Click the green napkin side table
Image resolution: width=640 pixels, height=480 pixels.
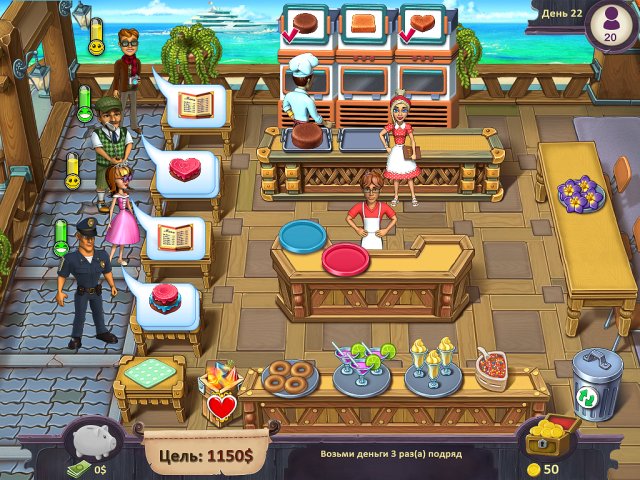[150, 379]
